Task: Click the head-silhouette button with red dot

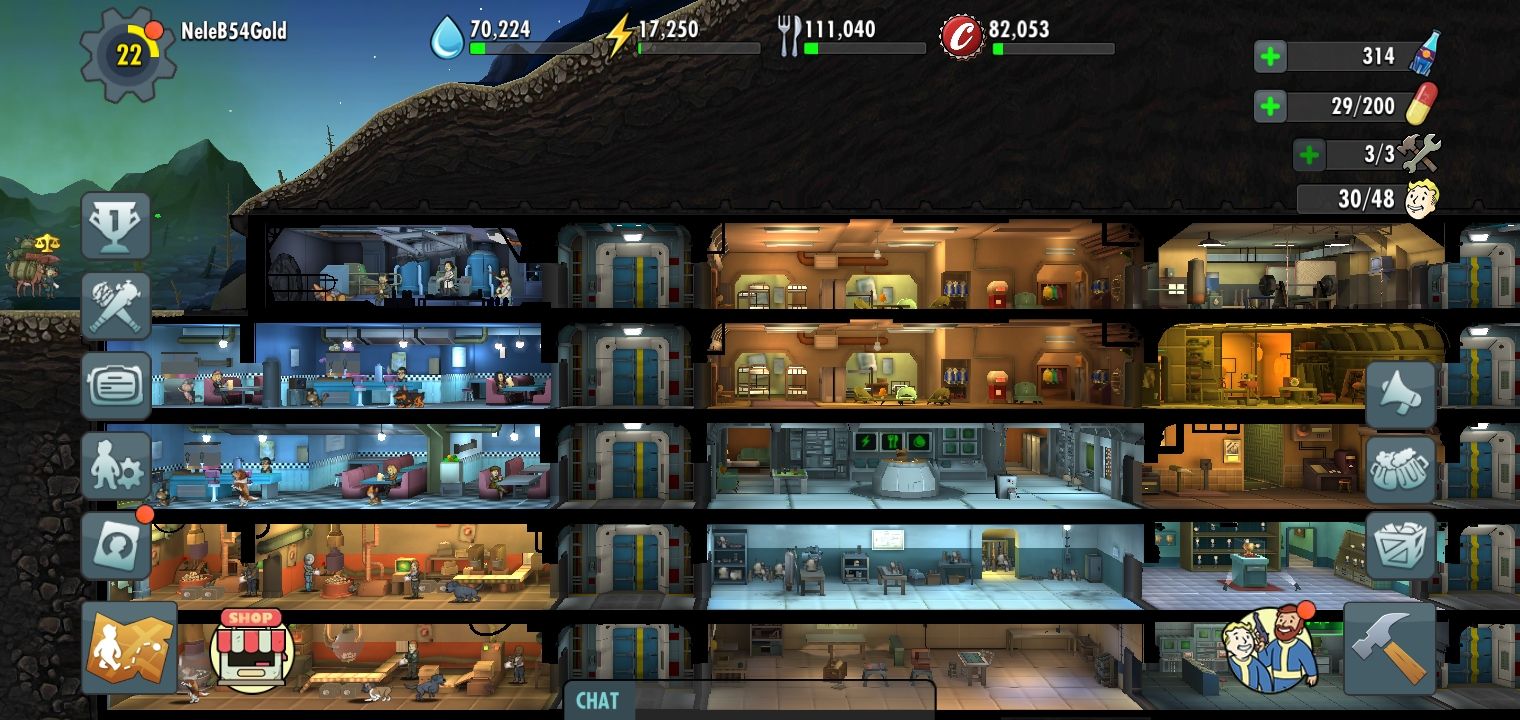Action: 116,546
